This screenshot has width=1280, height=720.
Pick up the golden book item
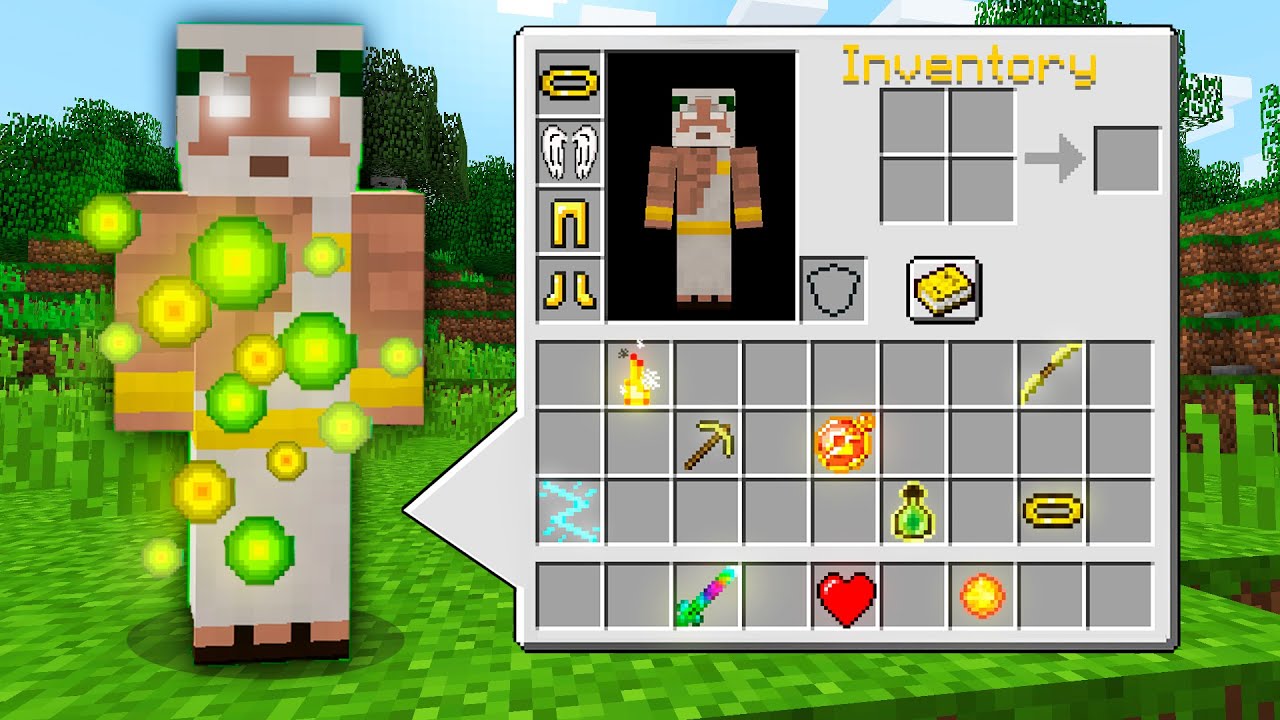coord(944,290)
